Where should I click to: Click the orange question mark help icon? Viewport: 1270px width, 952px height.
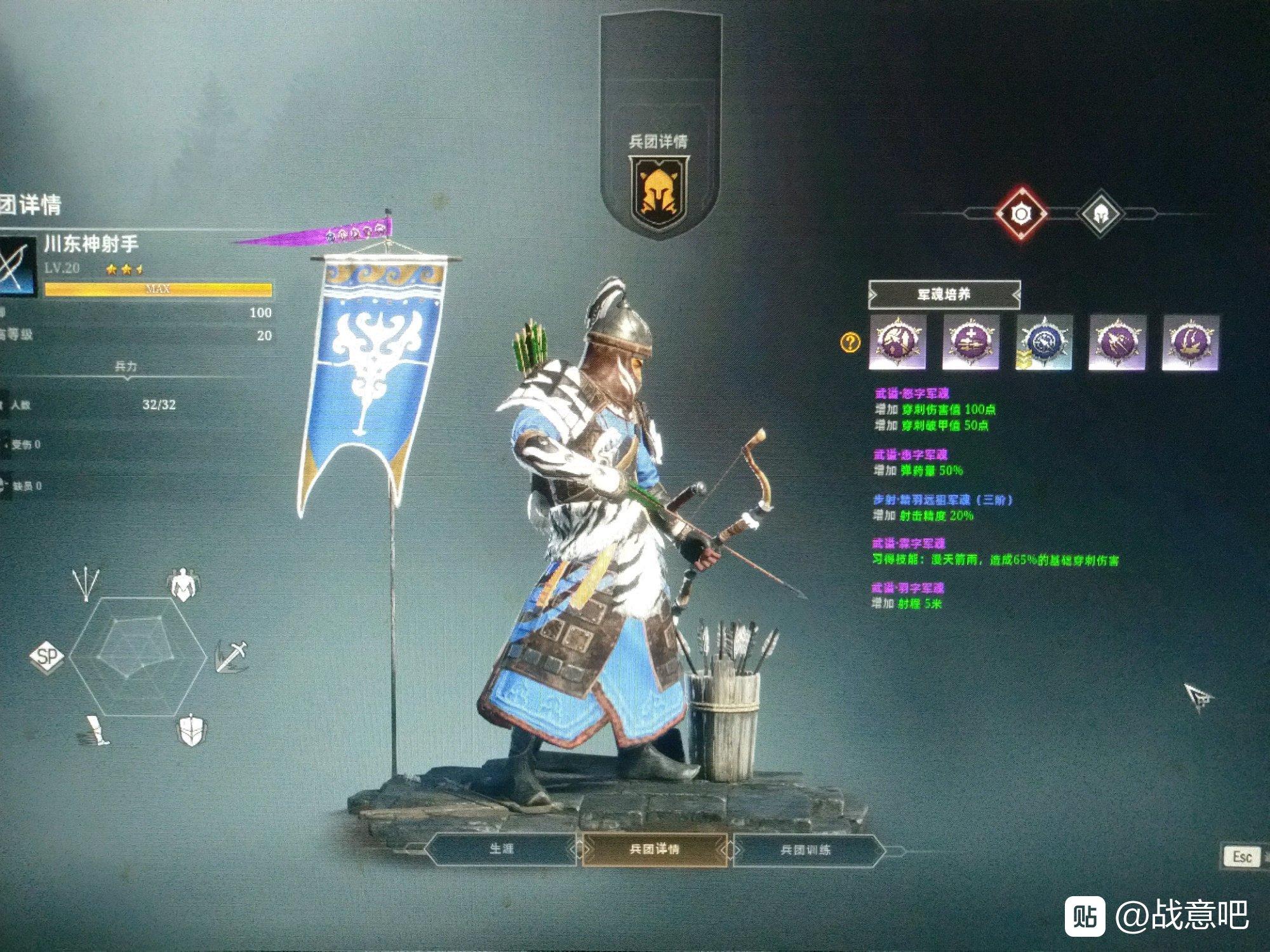click(850, 343)
